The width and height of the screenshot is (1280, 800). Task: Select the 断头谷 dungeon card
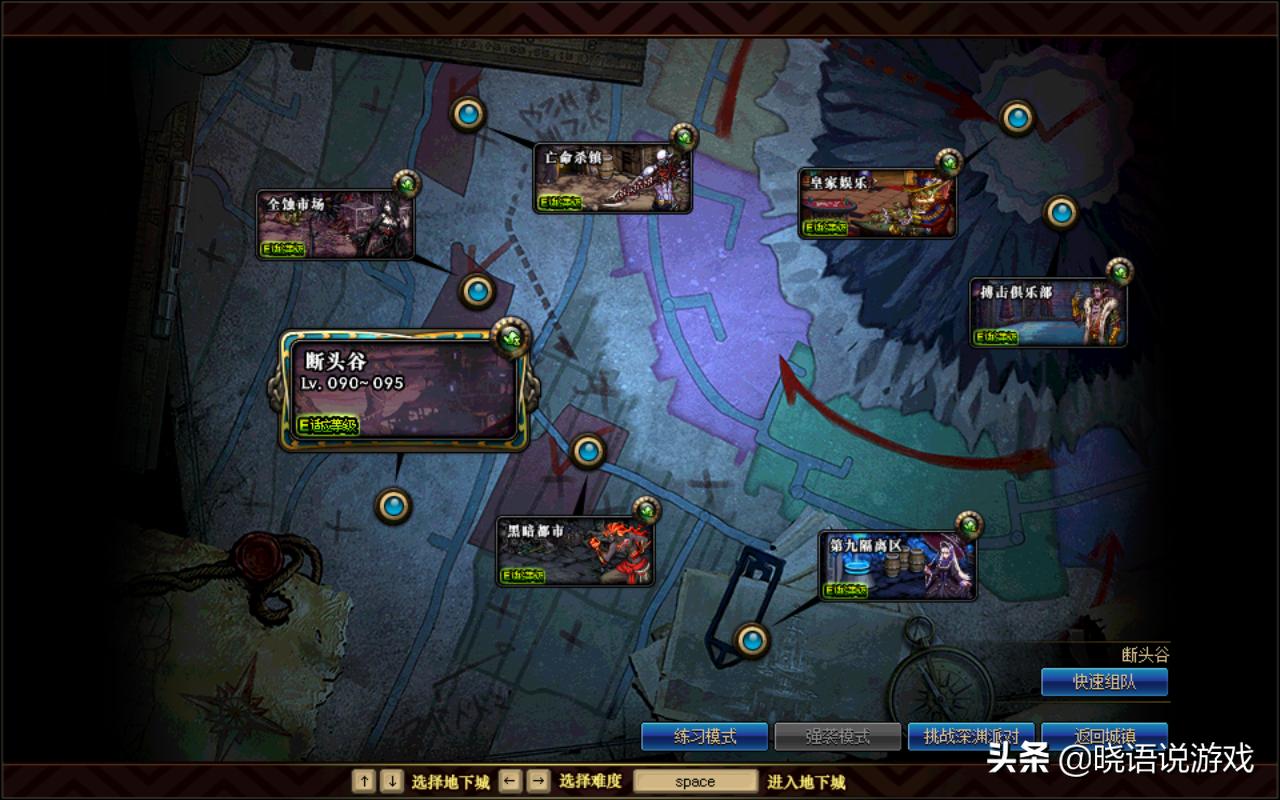tap(403, 390)
